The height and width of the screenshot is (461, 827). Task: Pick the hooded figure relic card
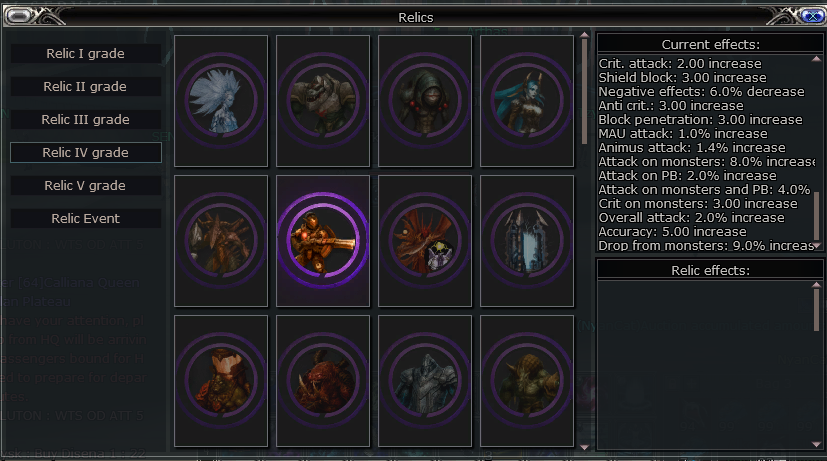tap(425, 100)
